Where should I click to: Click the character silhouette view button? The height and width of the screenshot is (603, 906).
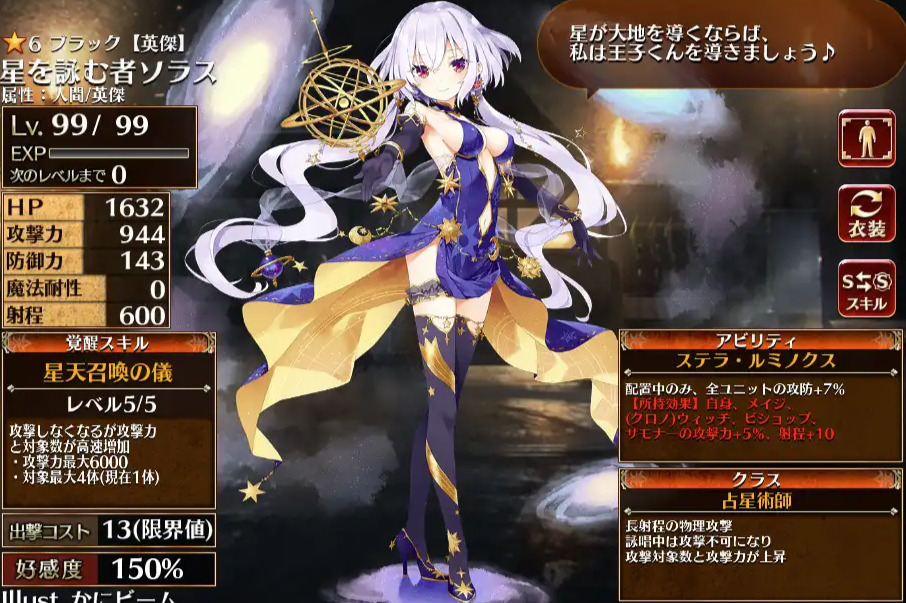coord(866,138)
